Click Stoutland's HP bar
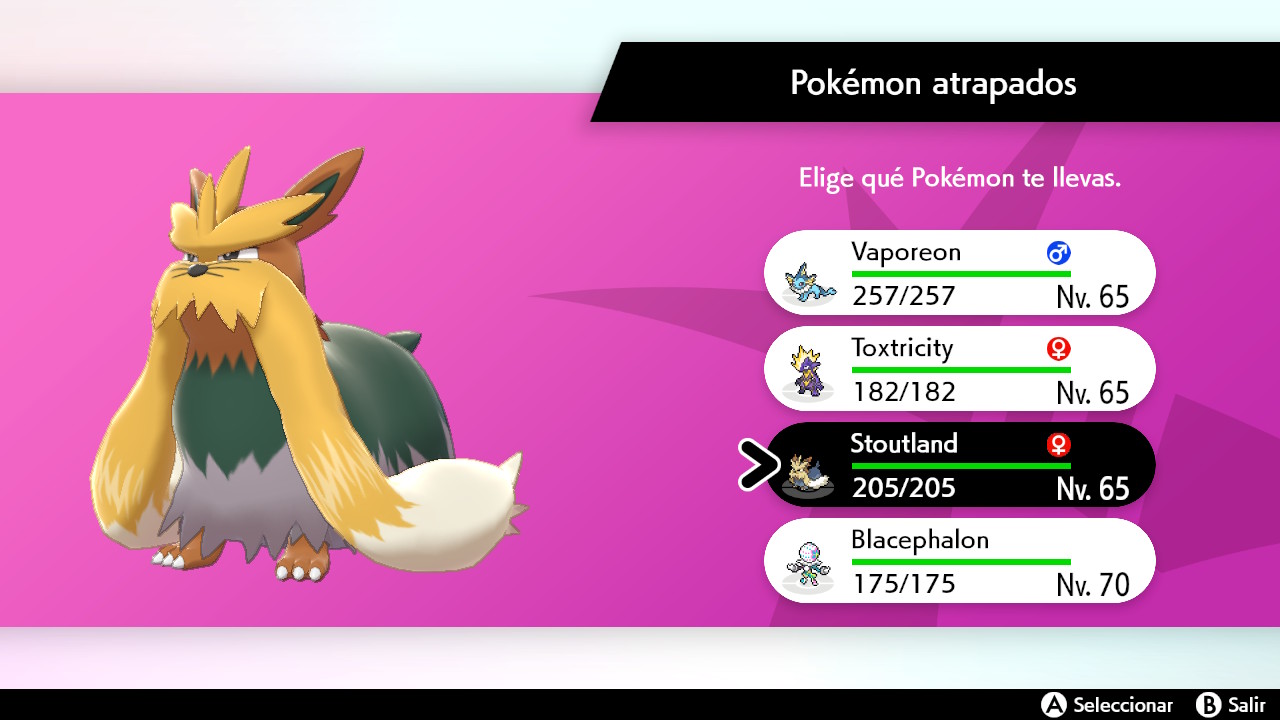The image size is (1280, 720). [960, 463]
